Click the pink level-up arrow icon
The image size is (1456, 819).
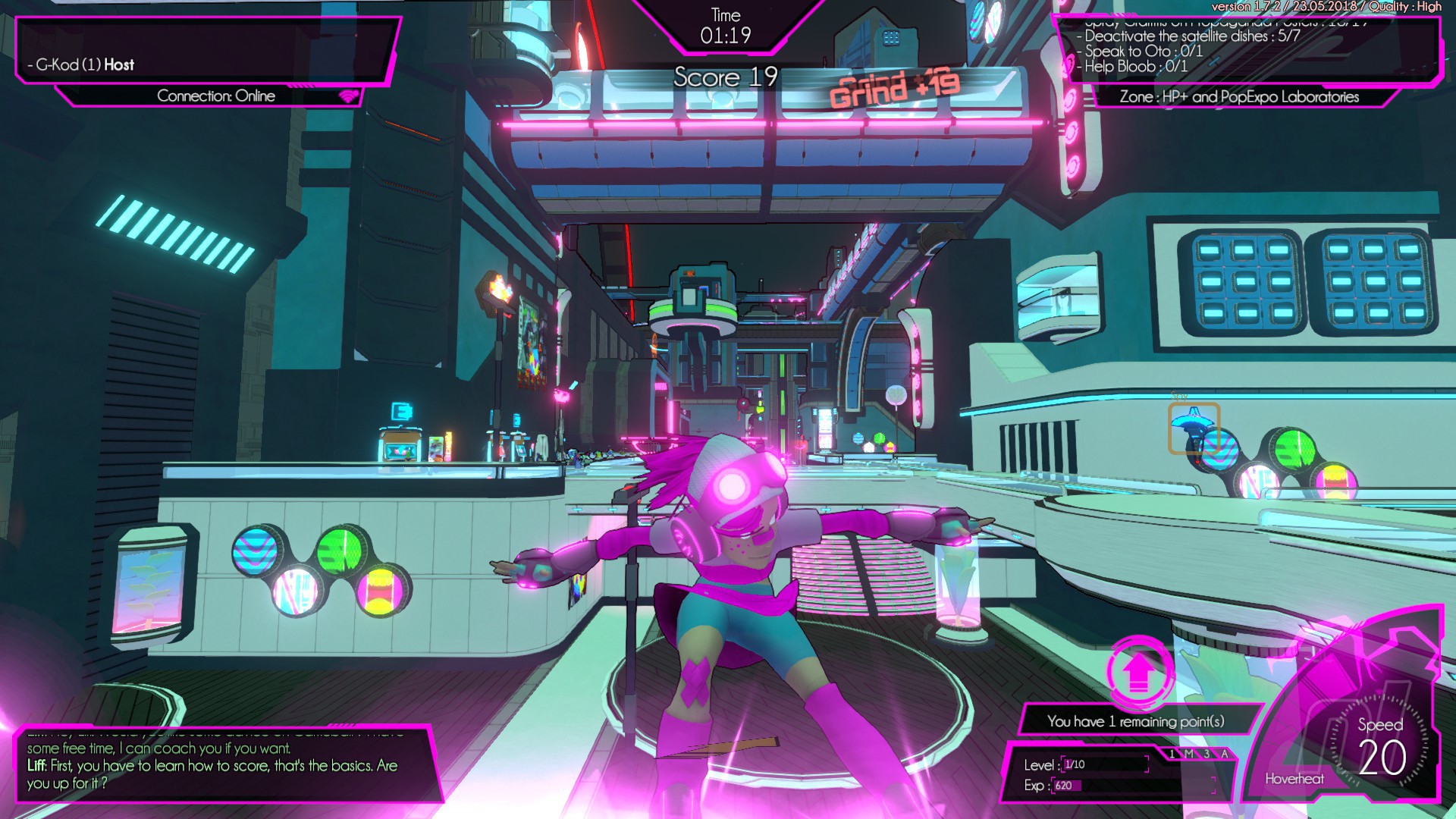[1137, 671]
